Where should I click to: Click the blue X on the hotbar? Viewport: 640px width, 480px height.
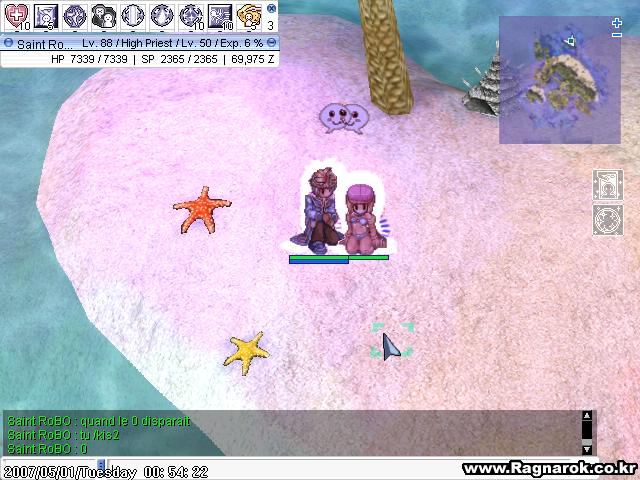point(271,7)
